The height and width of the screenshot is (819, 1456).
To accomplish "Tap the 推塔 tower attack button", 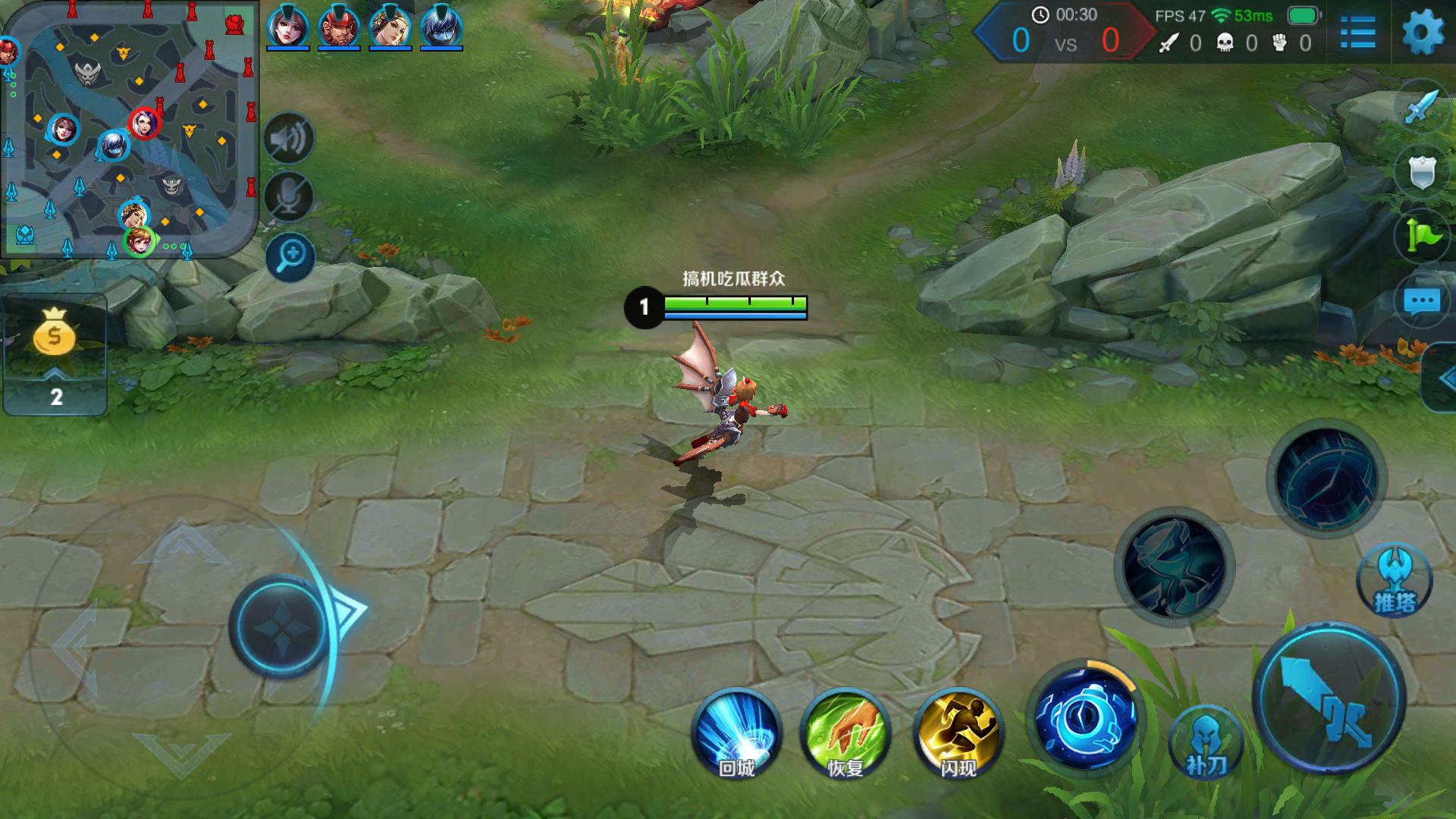I will (1394, 581).
